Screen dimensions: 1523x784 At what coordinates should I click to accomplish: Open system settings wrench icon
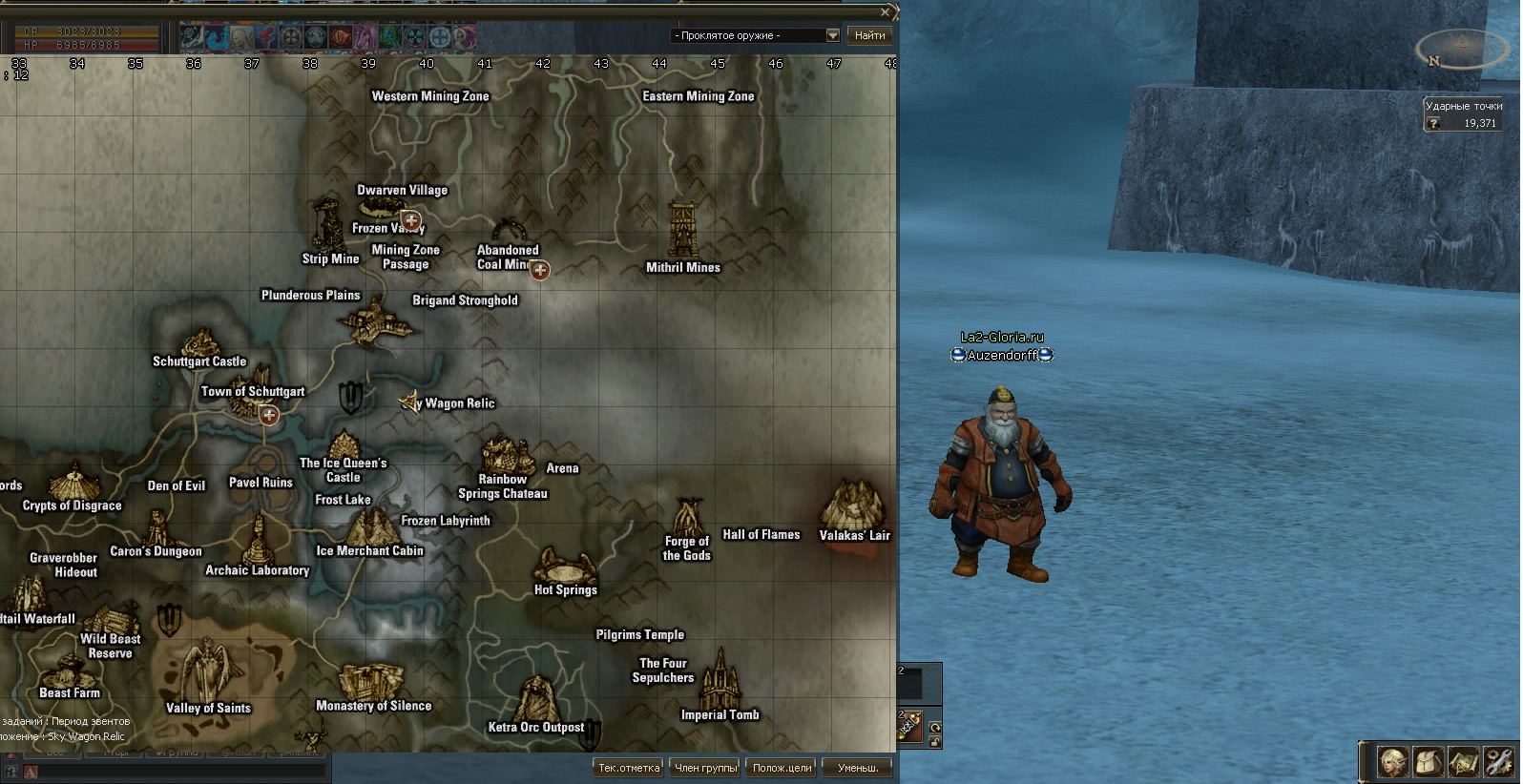(x=1499, y=762)
